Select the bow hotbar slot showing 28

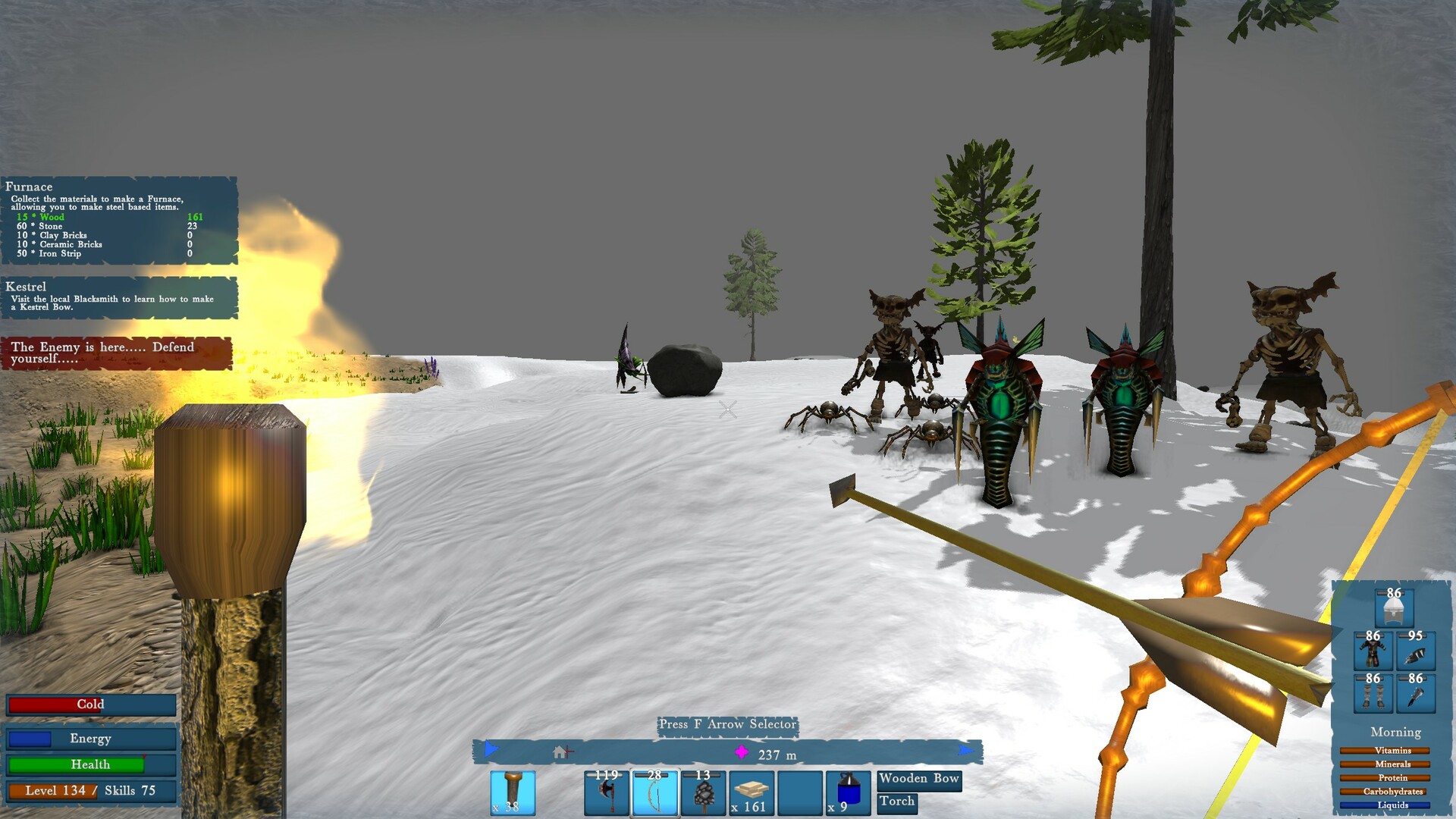click(x=655, y=795)
